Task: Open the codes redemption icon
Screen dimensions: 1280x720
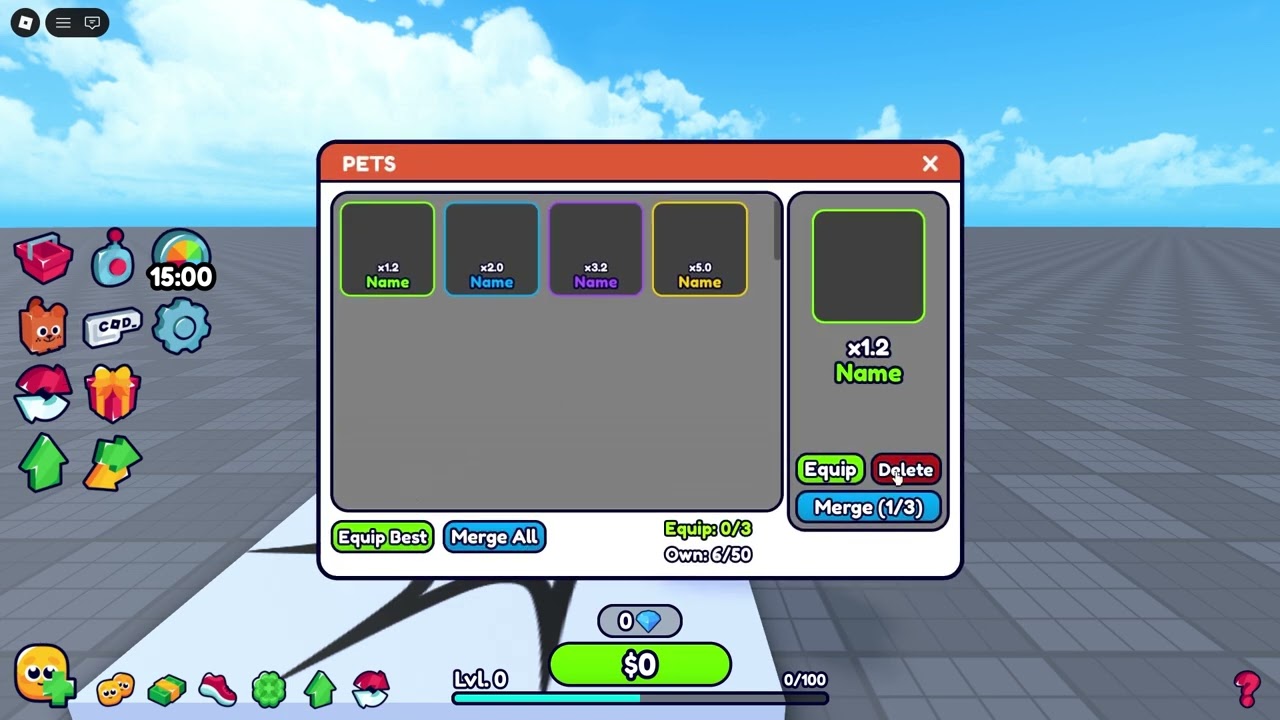Action: point(113,327)
